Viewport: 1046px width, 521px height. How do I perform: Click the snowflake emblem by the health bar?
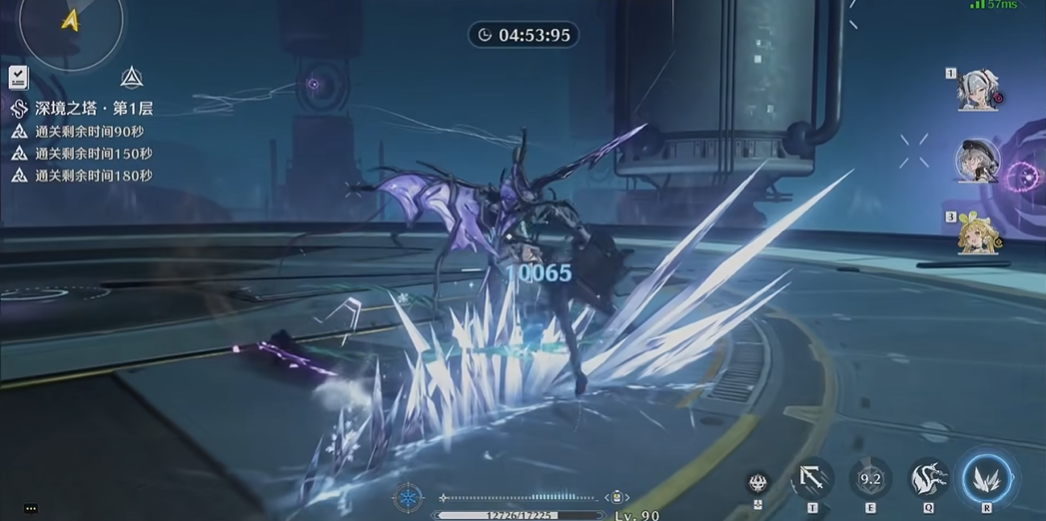pyautogui.click(x=408, y=497)
